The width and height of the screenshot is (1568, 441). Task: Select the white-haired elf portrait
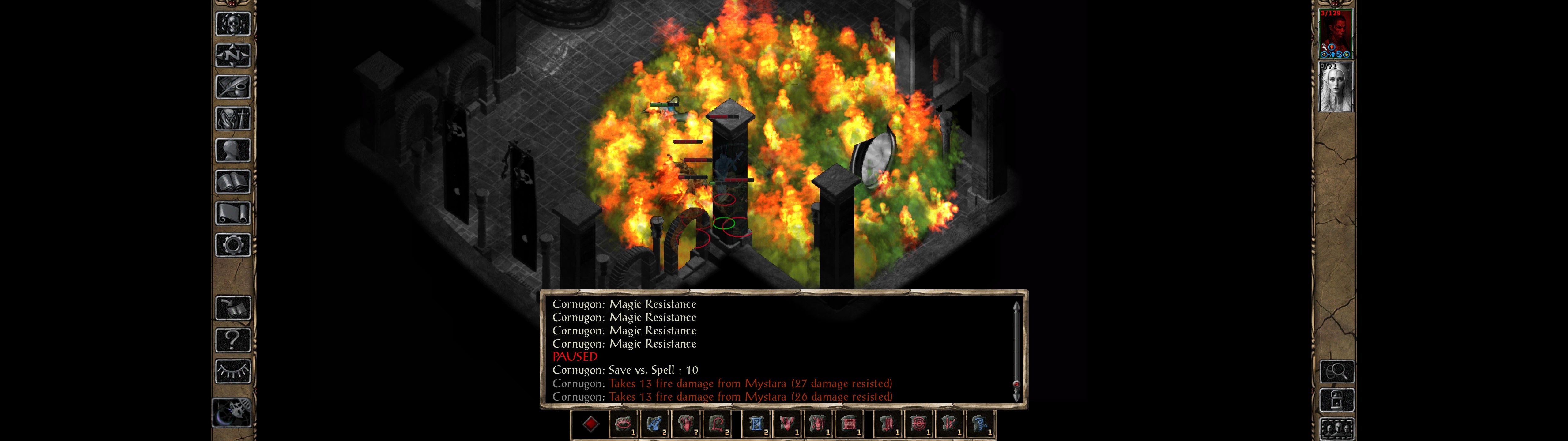coord(1335,87)
